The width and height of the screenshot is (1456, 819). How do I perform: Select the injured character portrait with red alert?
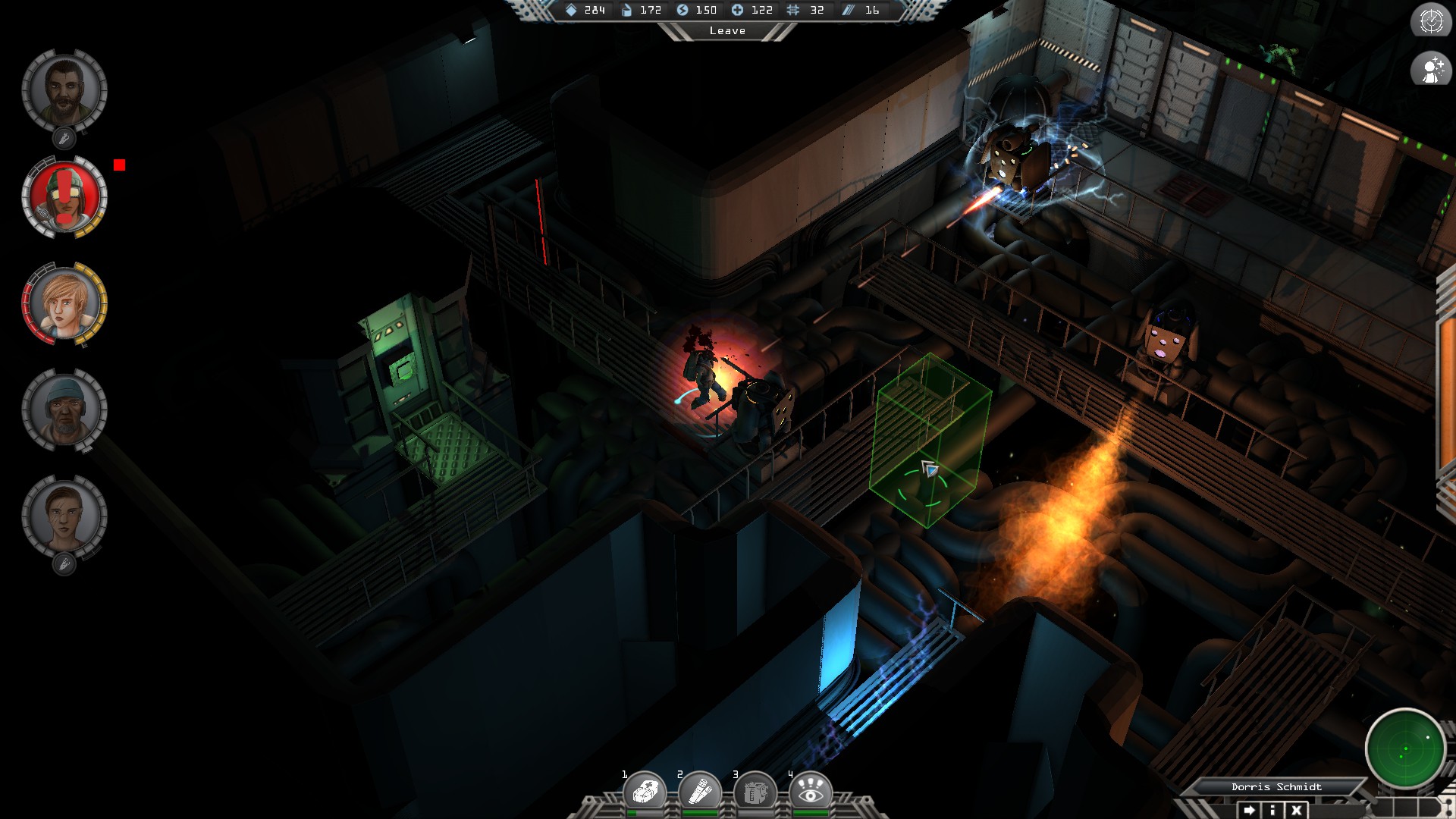click(67, 199)
